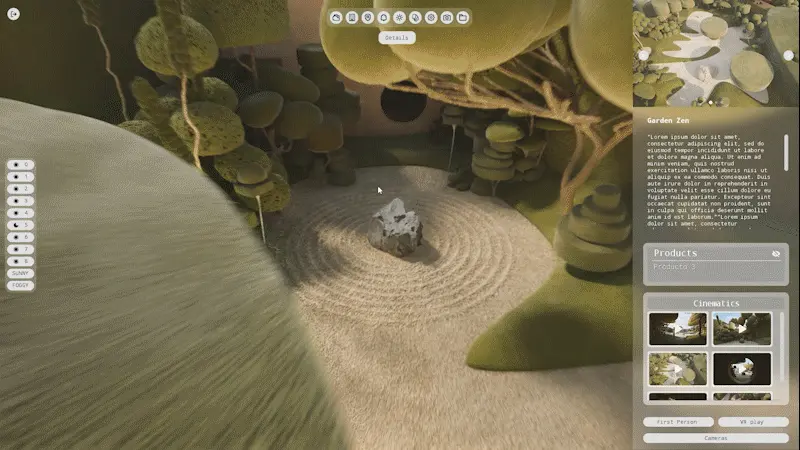Image resolution: width=800 pixels, height=450 pixels.
Task: Take a screenshot with the camera icon
Action: coord(446,17)
